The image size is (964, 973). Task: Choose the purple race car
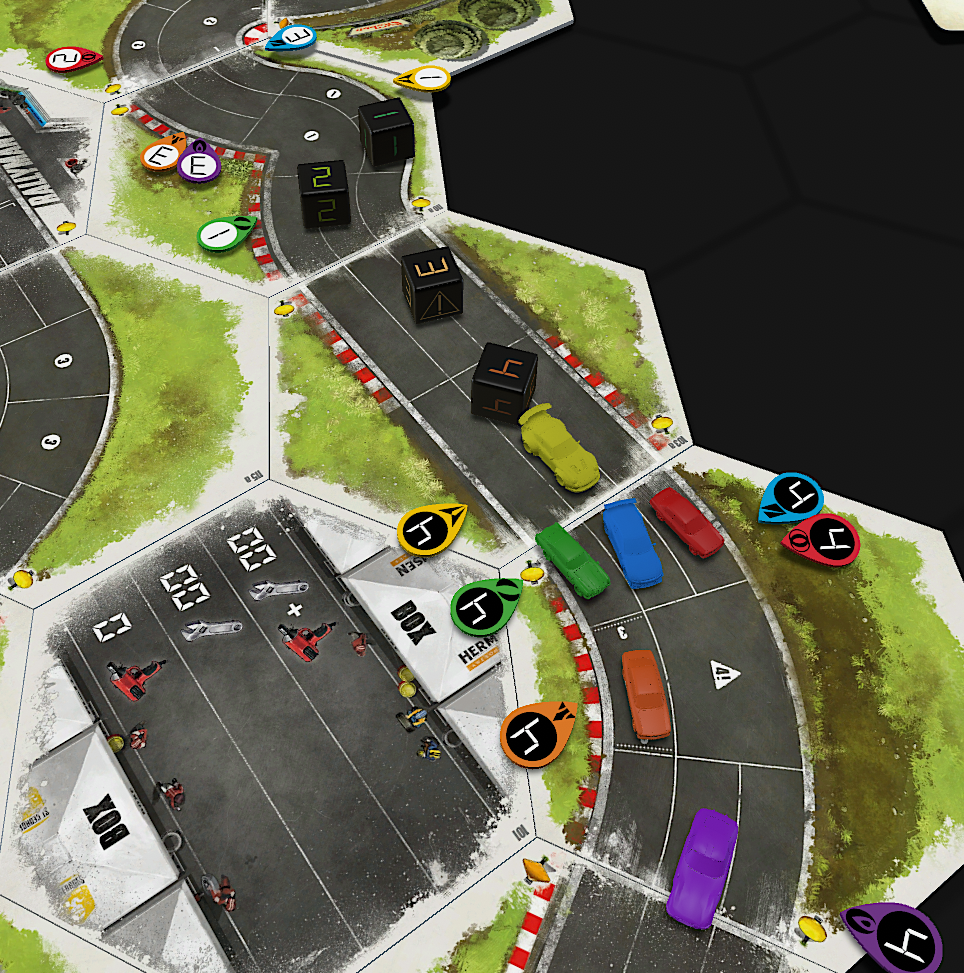(x=702, y=868)
